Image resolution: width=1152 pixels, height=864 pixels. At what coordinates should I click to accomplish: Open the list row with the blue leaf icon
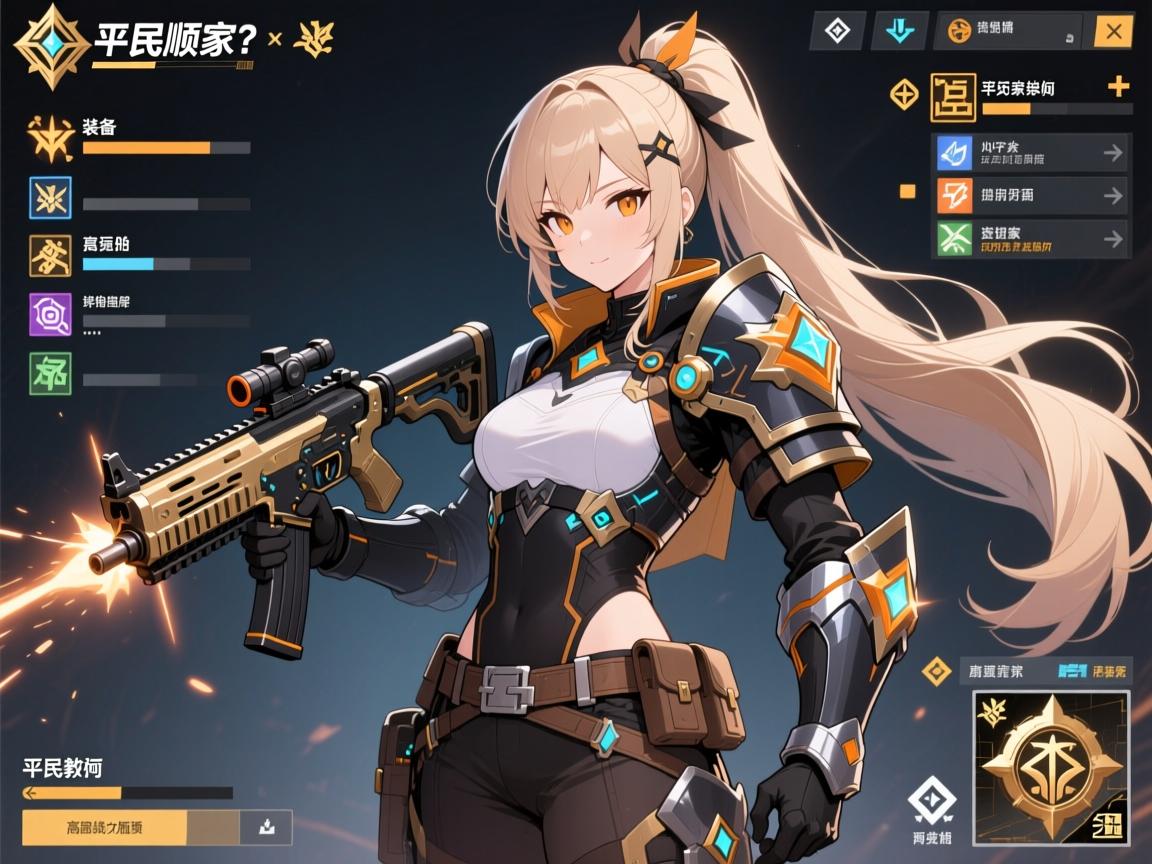[x=1030, y=153]
